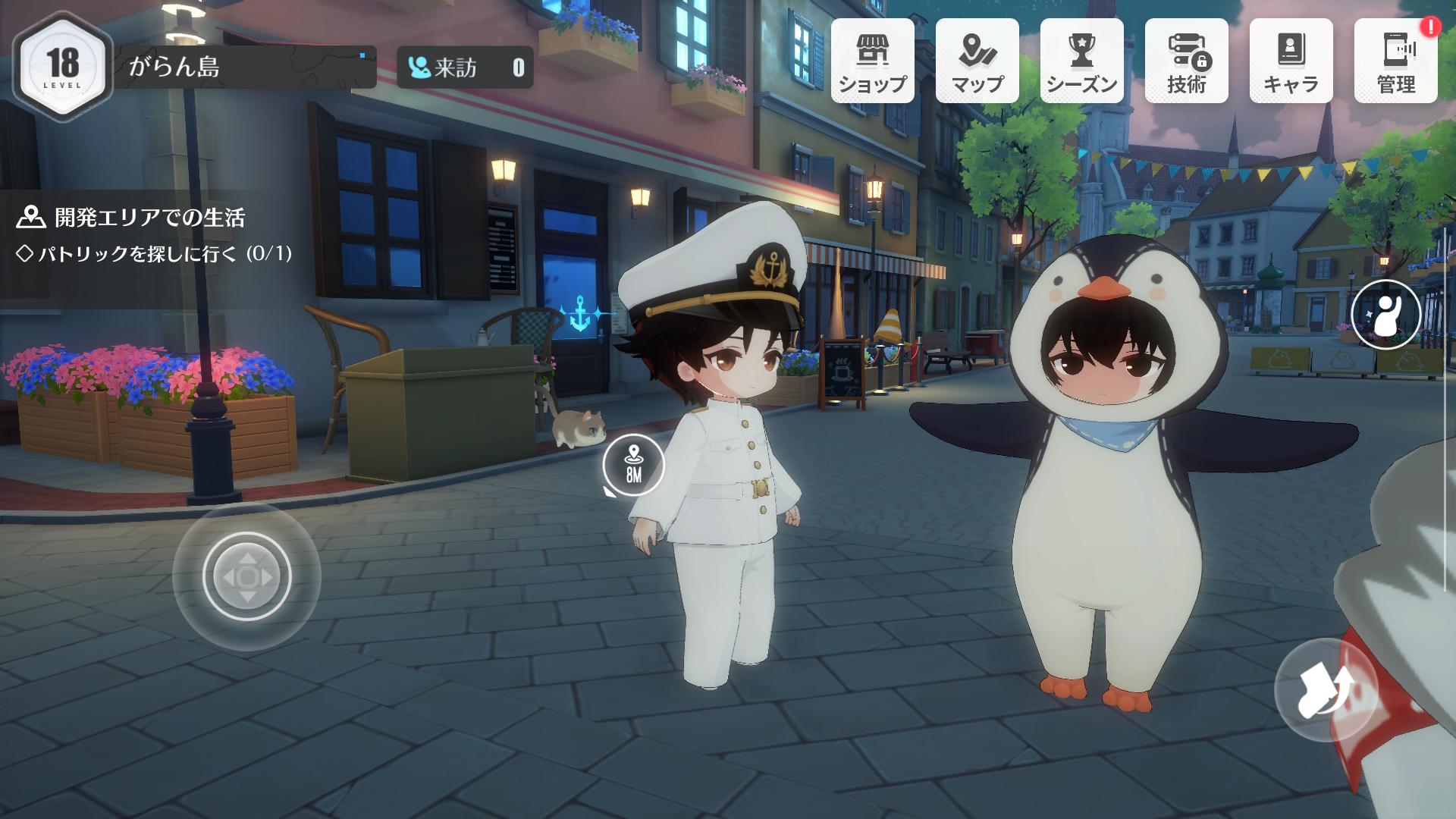Viewport: 1456px width, 819px height.
Task: Open the locked 技術 tech menu
Action: pyautogui.click(x=1186, y=61)
